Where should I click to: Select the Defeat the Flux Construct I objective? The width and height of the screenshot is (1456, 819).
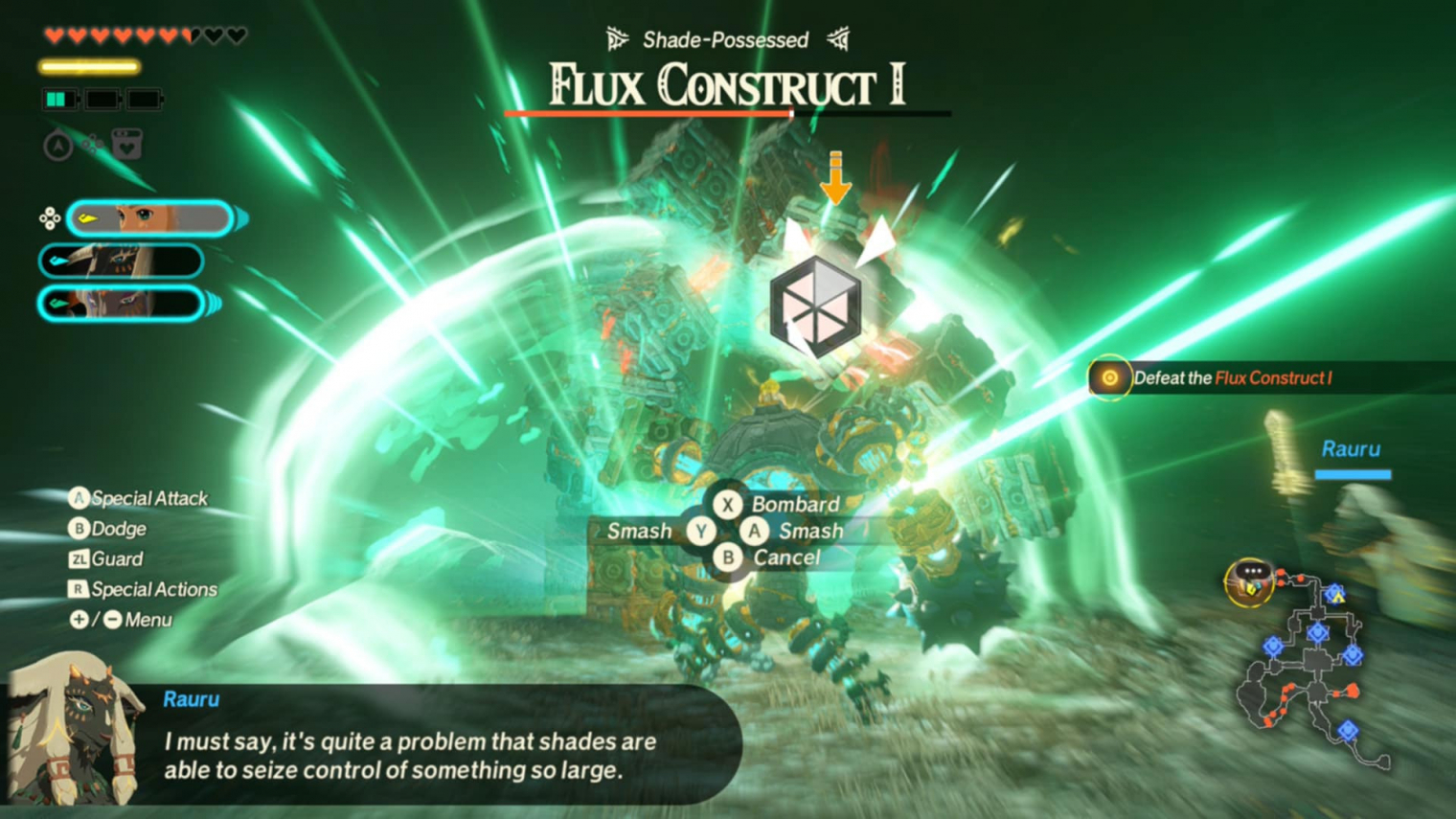pyautogui.click(x=1231, y=378)
